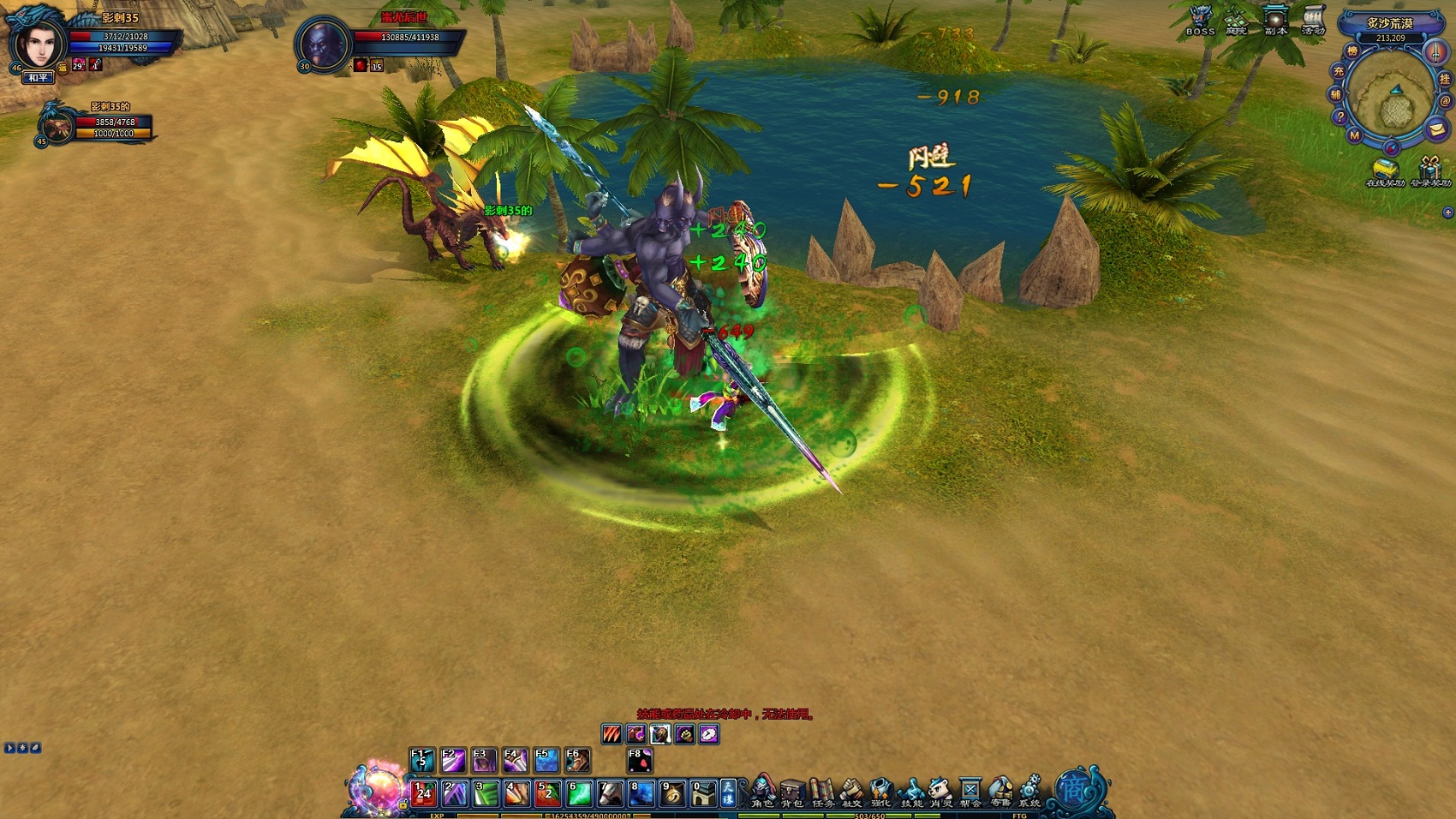Image resolution: width=1456 pixels, height=819 pixels.
Task: Open the 角色 character menu
Action: (x=762, y=792)
